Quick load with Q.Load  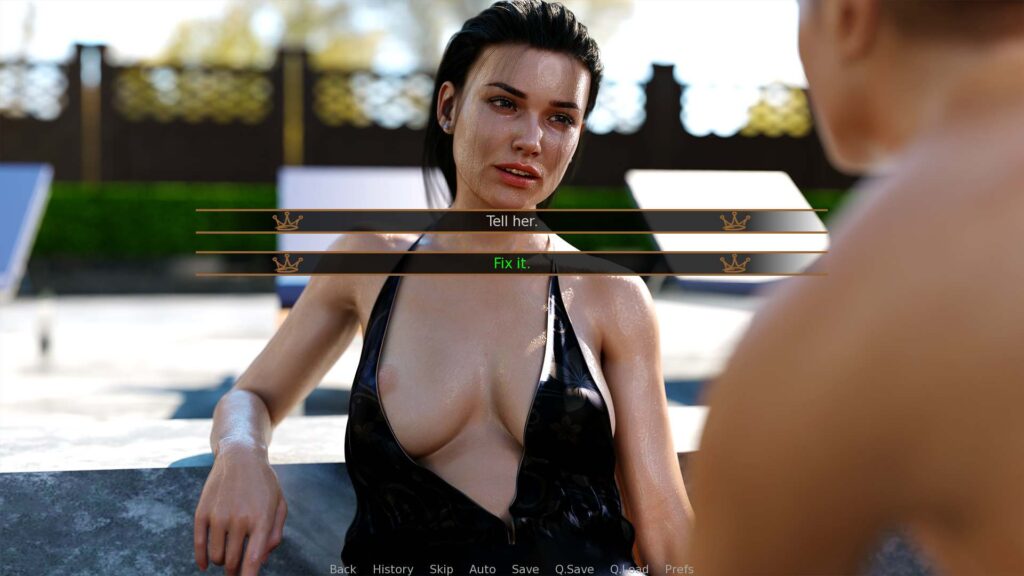point(629,569)
